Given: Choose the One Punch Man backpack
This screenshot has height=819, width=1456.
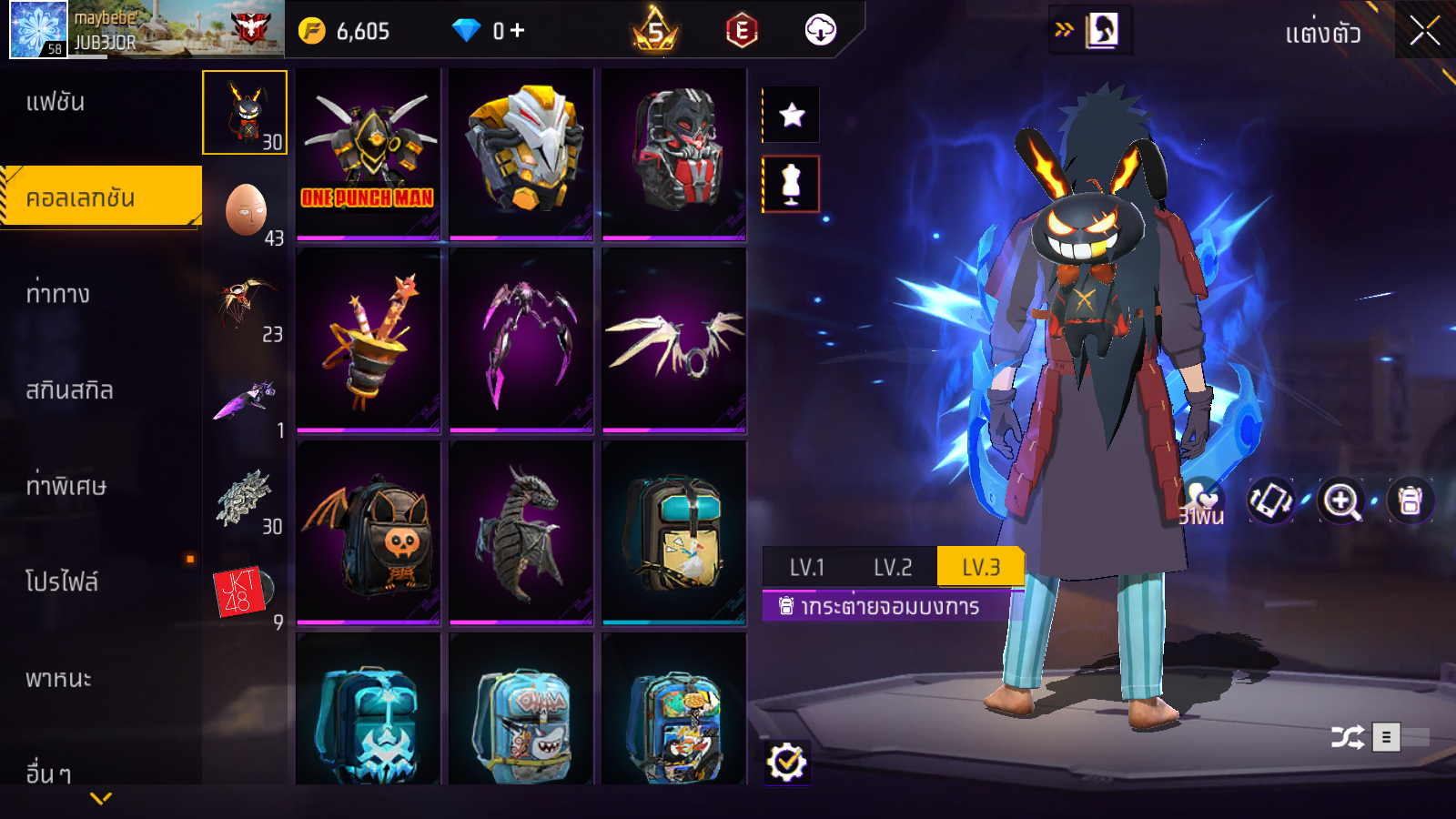Looking at the screenshot, I should 369,154.
